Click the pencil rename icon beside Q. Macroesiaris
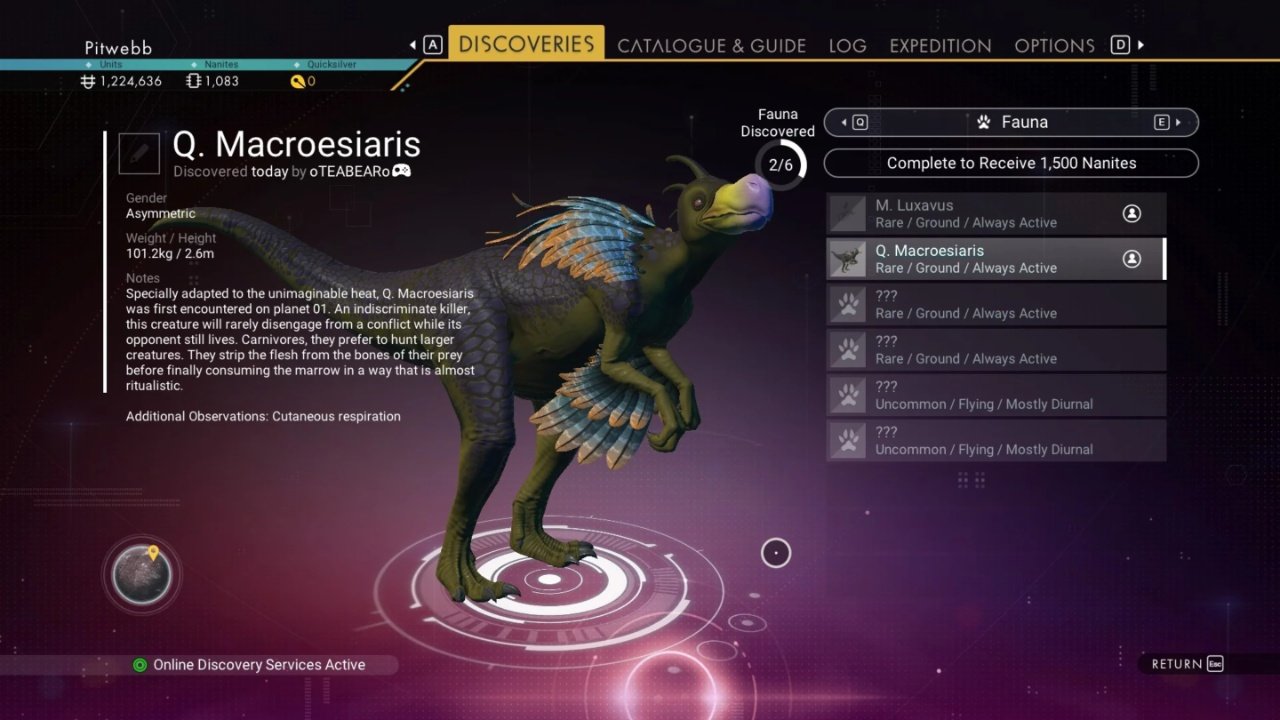Screen dimensions: 1280x720 [138, 153]
